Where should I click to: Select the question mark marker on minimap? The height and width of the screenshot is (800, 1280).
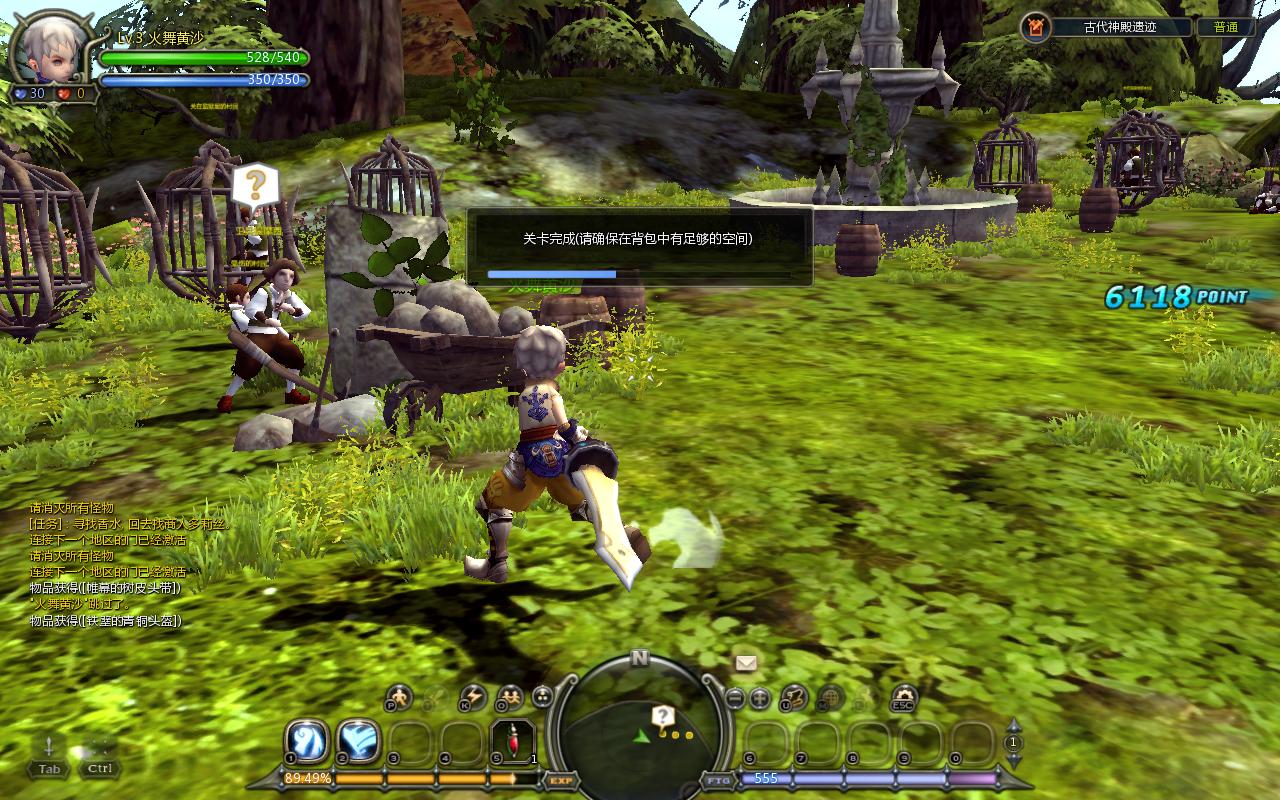click(x=662, y=716)
